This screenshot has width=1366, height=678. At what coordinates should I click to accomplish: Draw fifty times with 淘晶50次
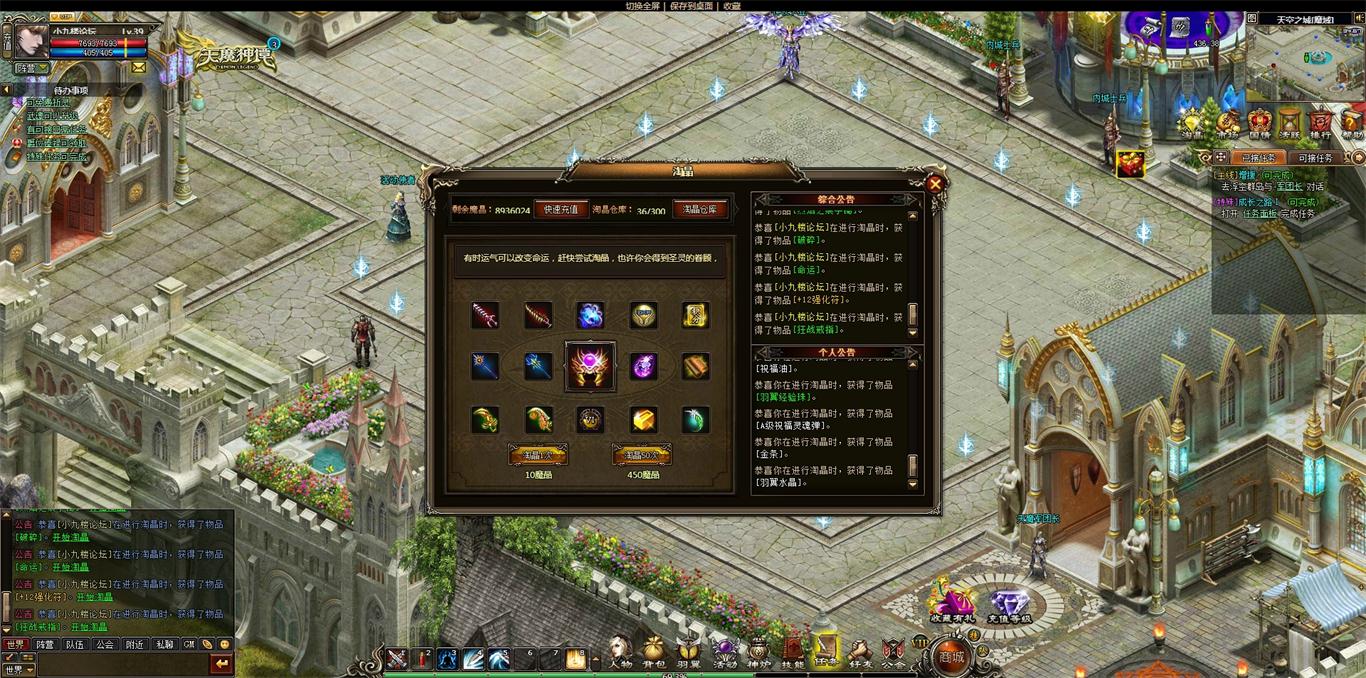point(642,456)
